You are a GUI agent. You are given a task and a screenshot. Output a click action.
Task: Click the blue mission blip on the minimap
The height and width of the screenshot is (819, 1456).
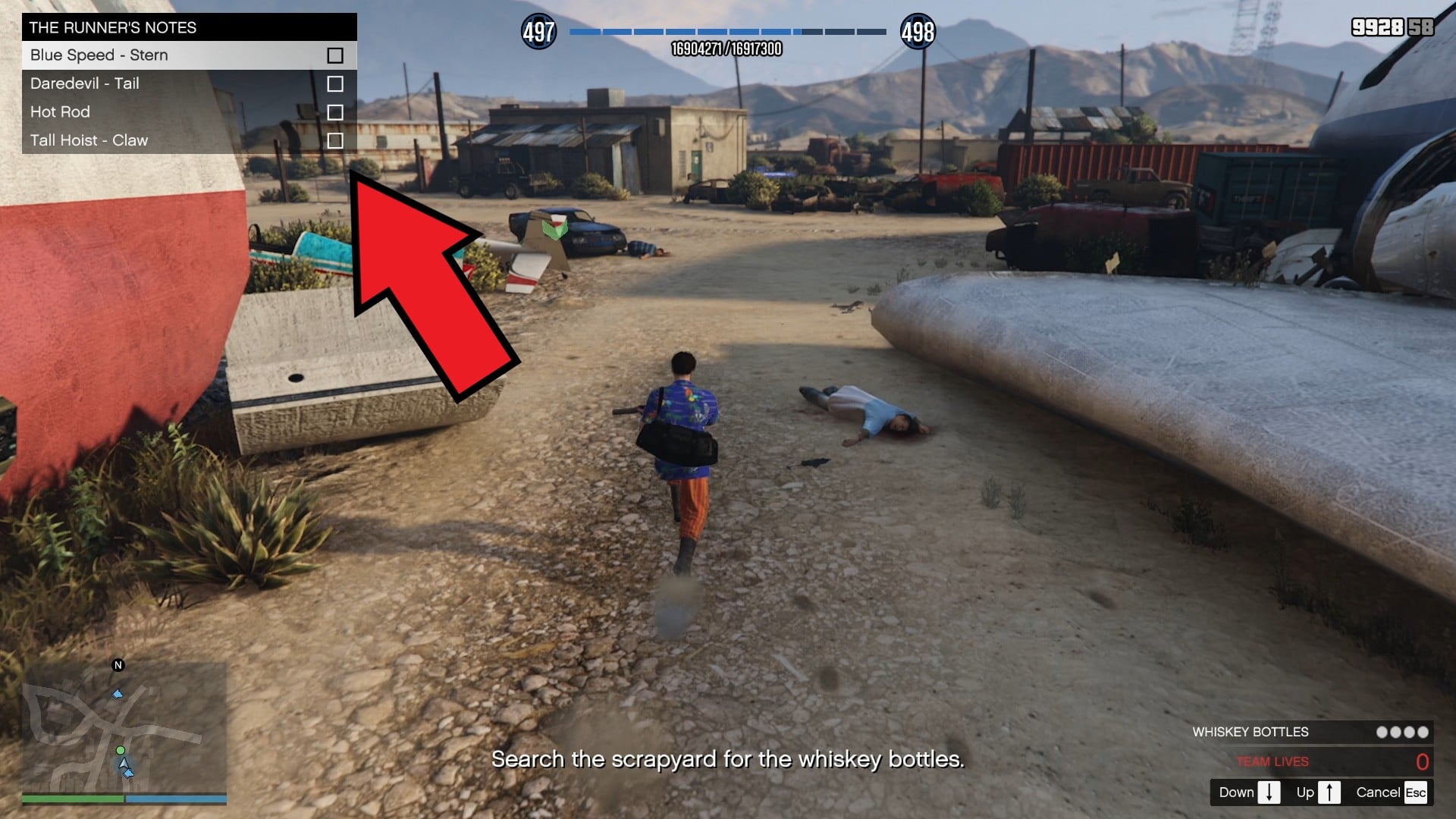click(118, 695)
